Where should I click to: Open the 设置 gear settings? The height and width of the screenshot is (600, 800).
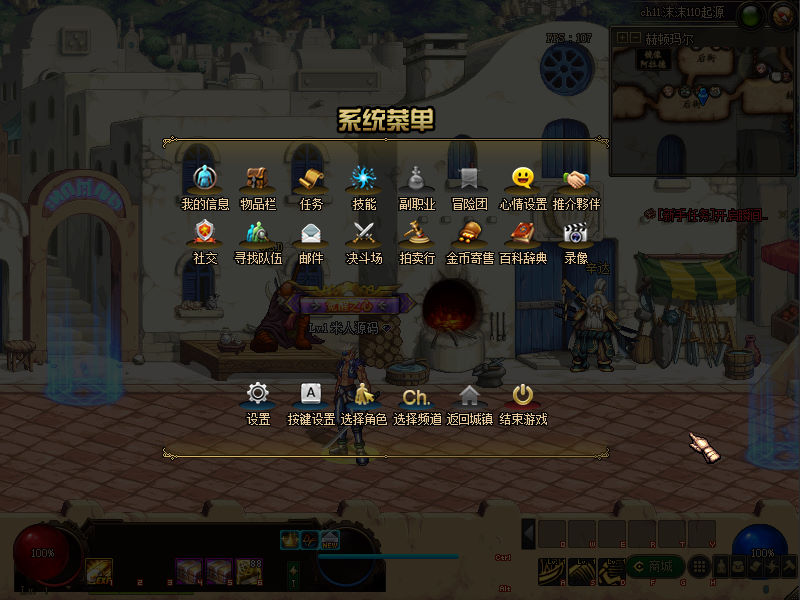tap(258, 395)
